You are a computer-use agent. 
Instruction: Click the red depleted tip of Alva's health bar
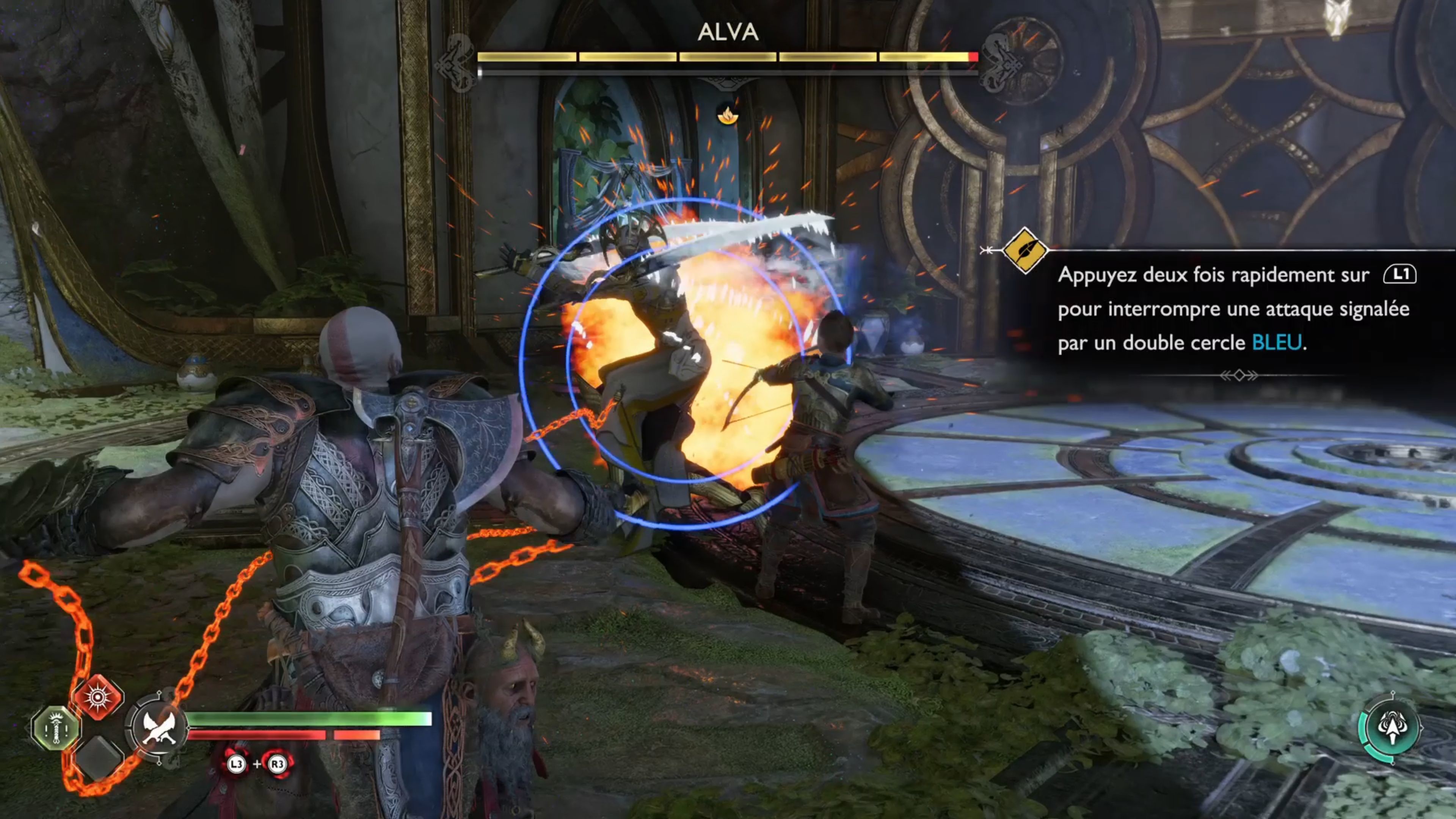pos(973,56)
